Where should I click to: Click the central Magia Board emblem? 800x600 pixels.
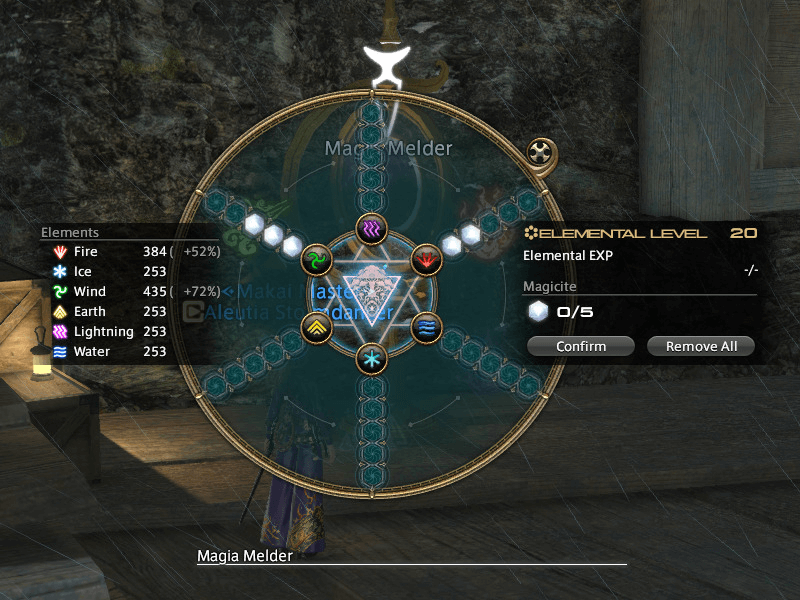click(x=371, y=293)
